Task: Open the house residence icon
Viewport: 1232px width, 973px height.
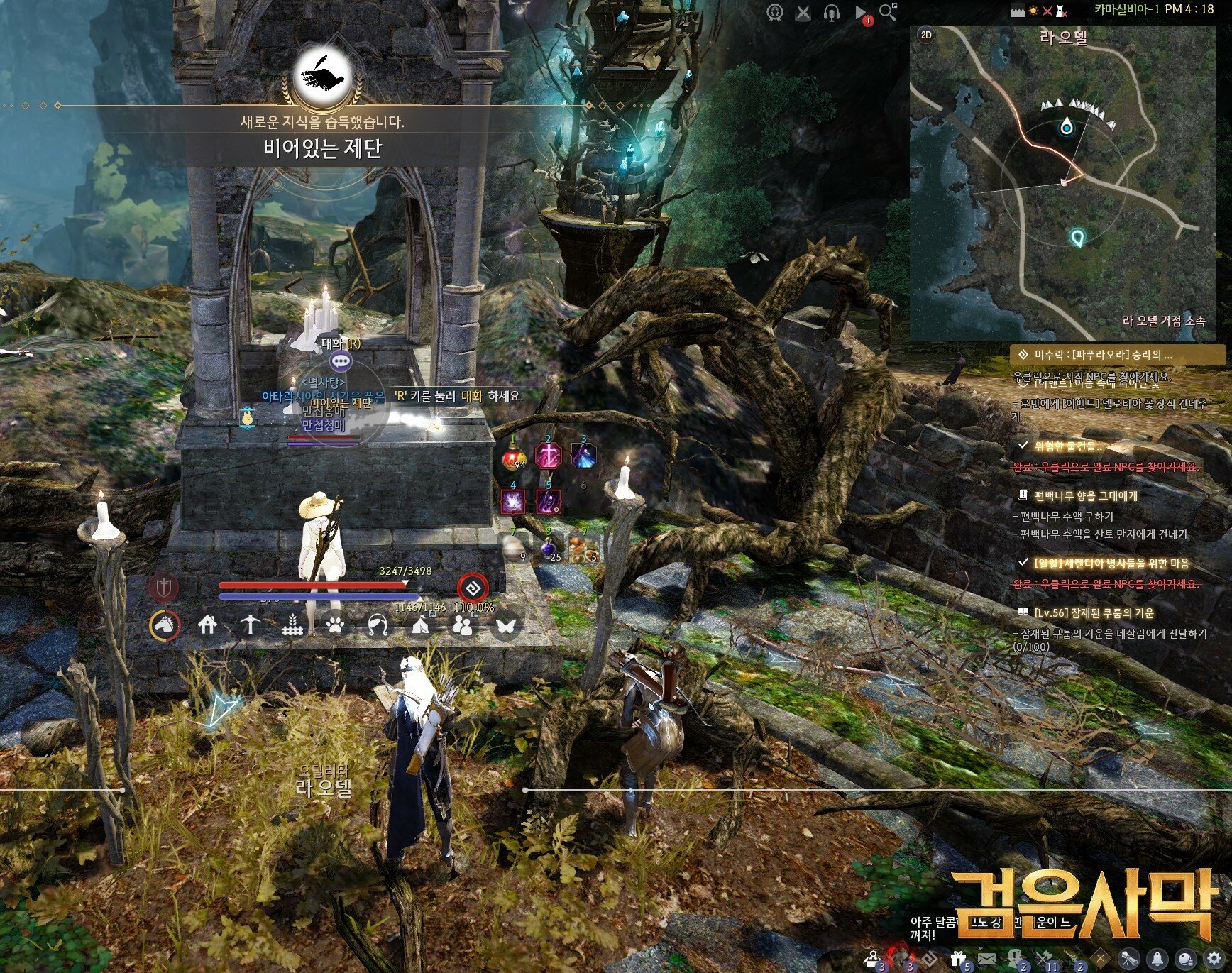Action: pos(207,625)
